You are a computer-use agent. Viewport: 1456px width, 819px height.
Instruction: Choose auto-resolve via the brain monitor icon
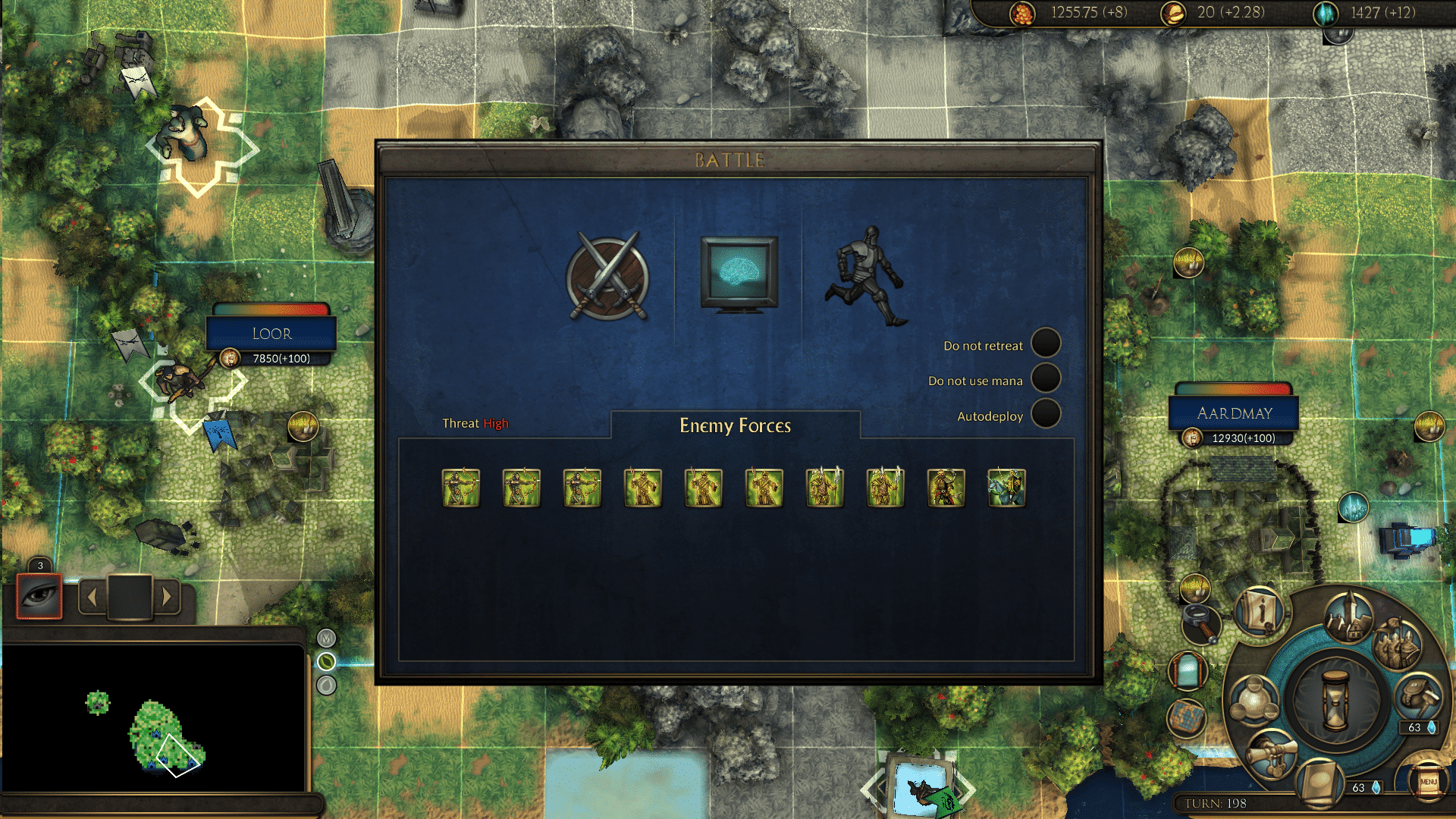pyautogui.click(x=739, y=273)
